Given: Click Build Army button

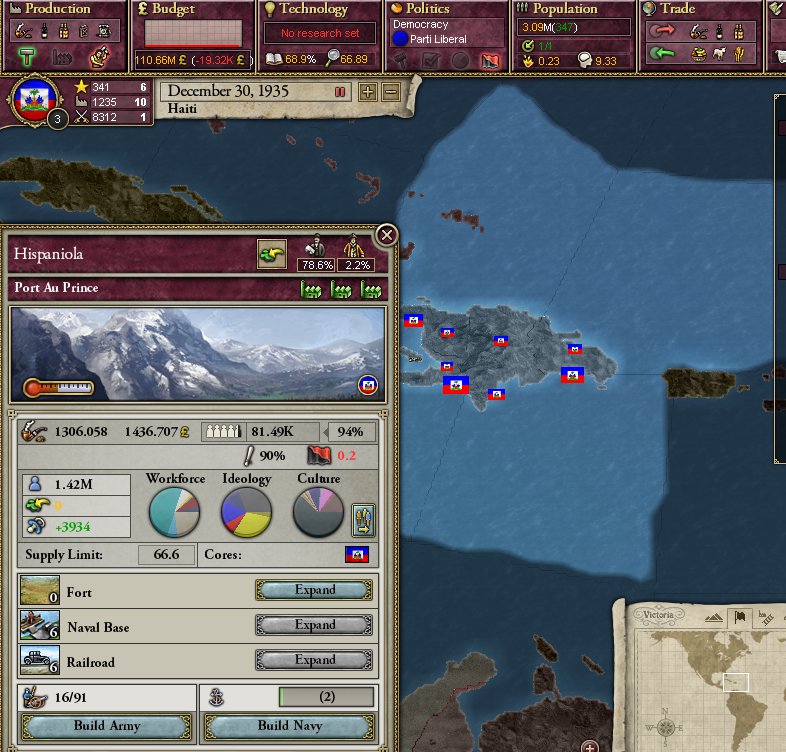Looking at the screenshot, I should tap(106, 726).
